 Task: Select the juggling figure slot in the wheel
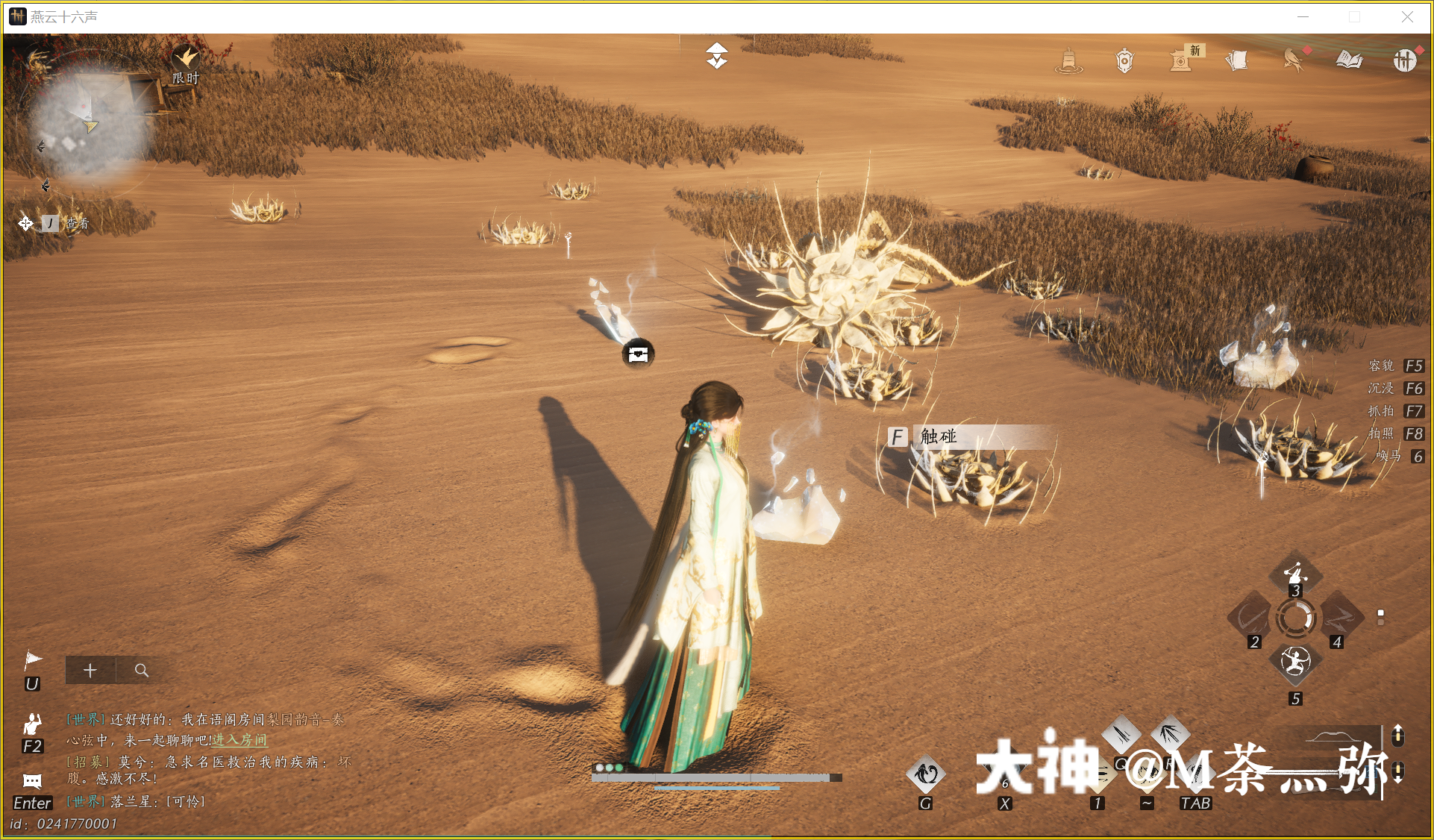point(1295,573)
